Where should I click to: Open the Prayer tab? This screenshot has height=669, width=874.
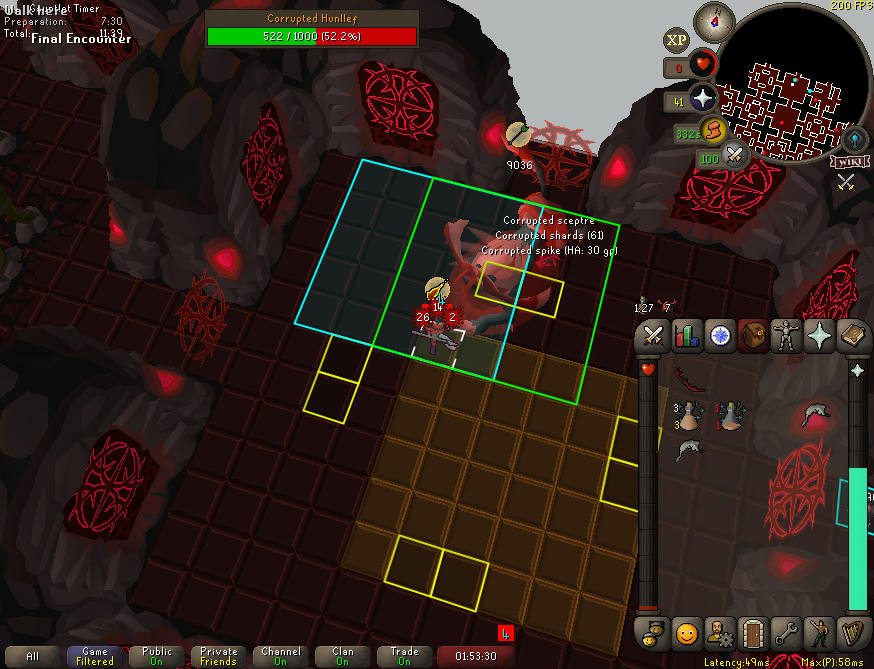pyautogui.click(x=819, y=336)
